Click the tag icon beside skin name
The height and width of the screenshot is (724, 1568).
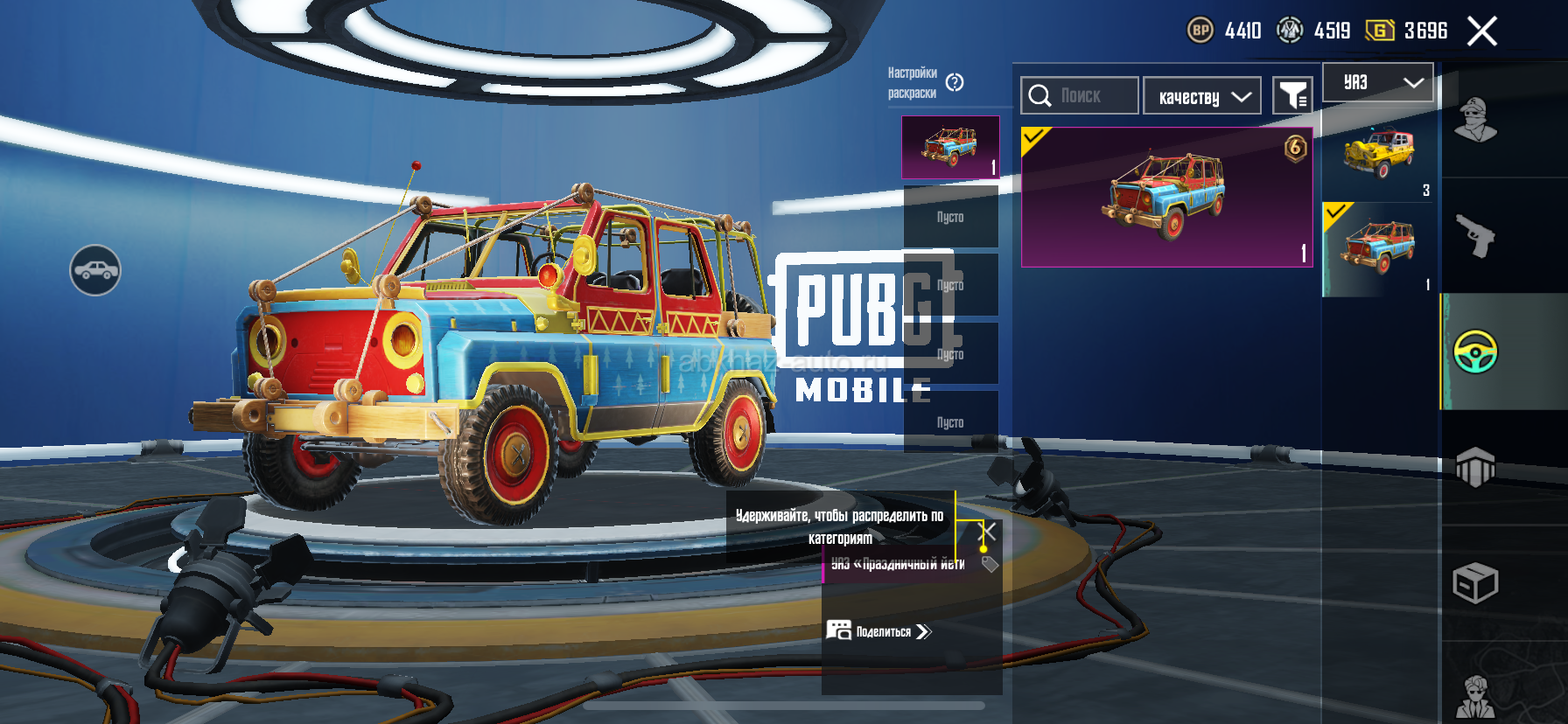point(990,564)
